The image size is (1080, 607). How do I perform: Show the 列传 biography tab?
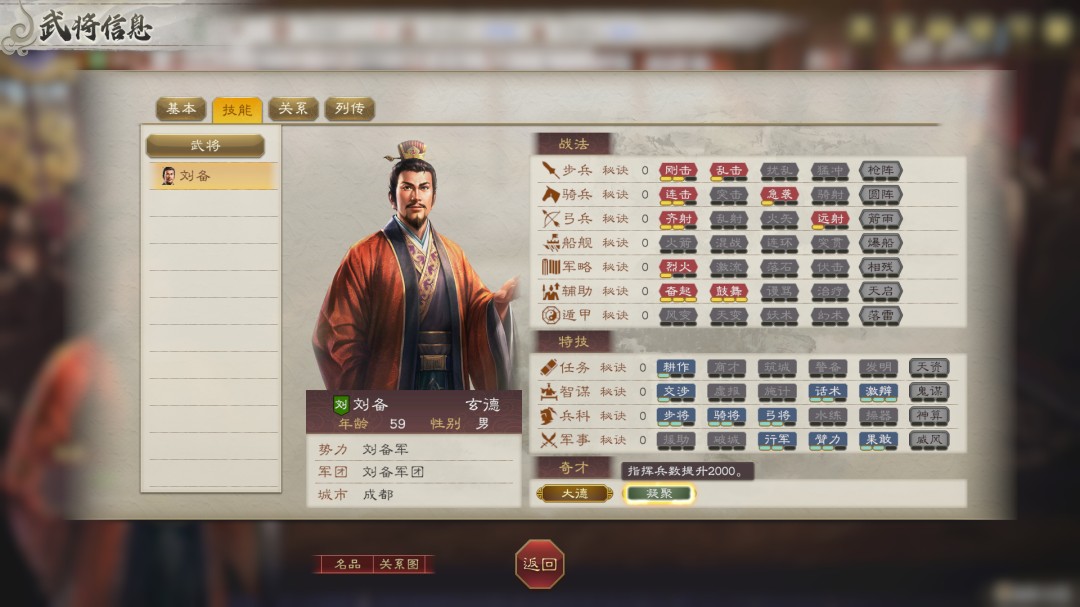pos(349,109)
